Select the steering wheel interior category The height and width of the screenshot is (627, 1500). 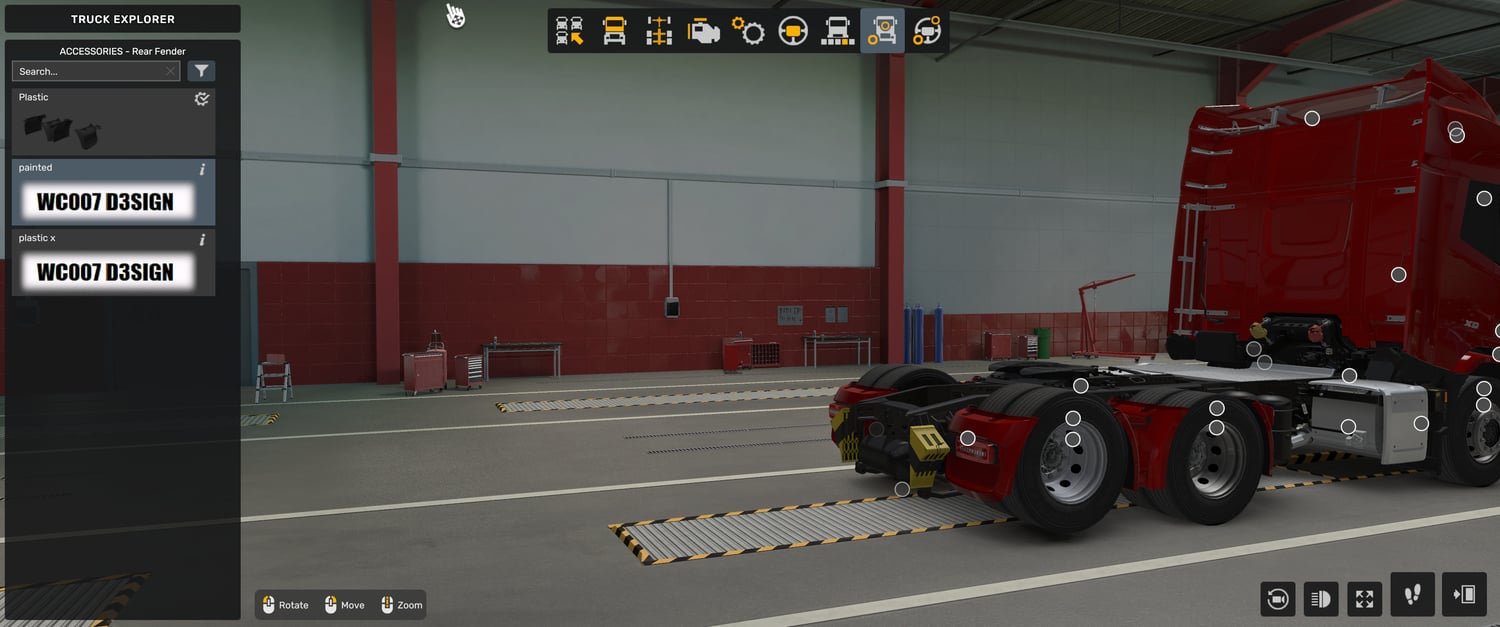(x=793, y=31)
